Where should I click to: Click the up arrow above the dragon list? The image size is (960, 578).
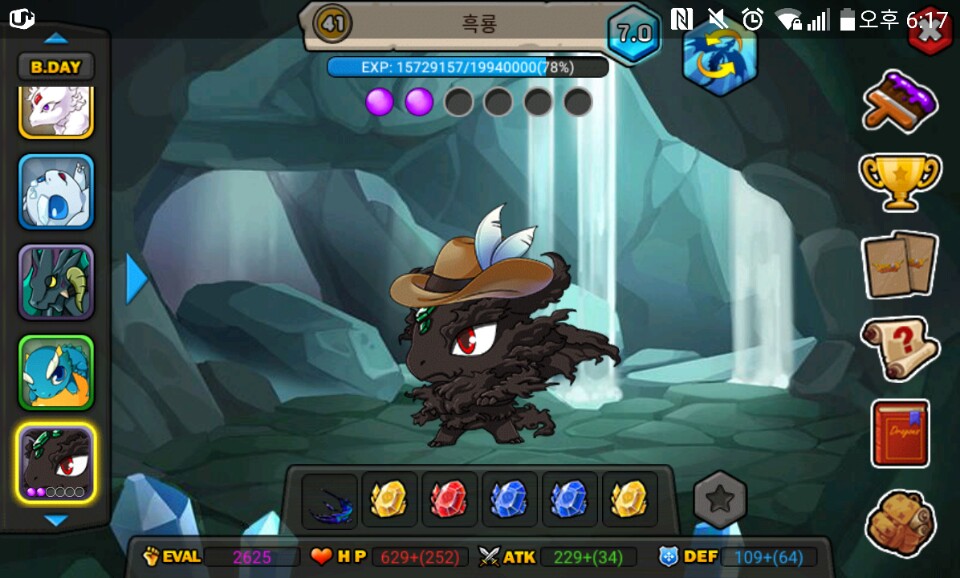(x=56, y=38)
